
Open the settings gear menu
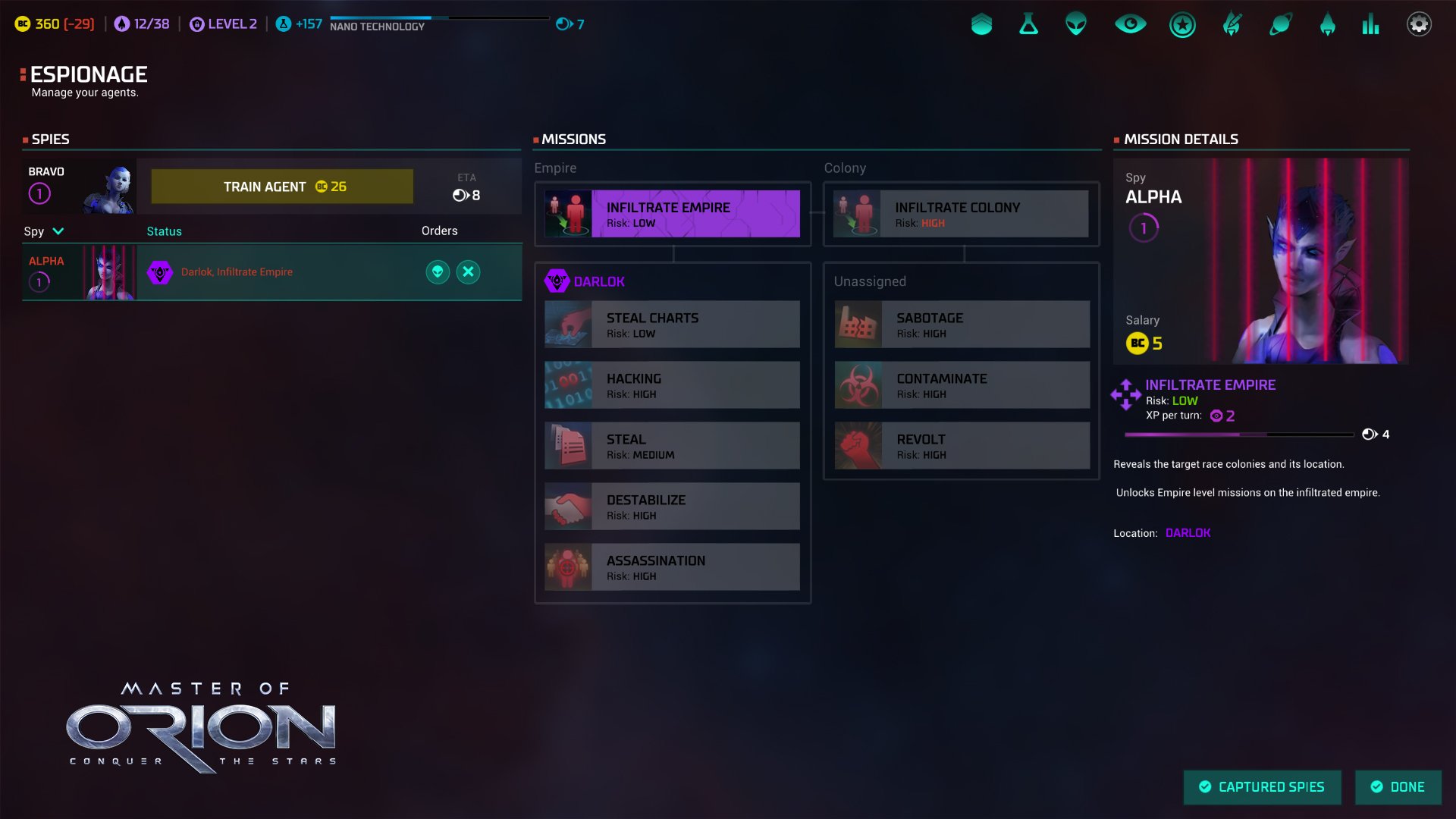tap(1419, 24)
